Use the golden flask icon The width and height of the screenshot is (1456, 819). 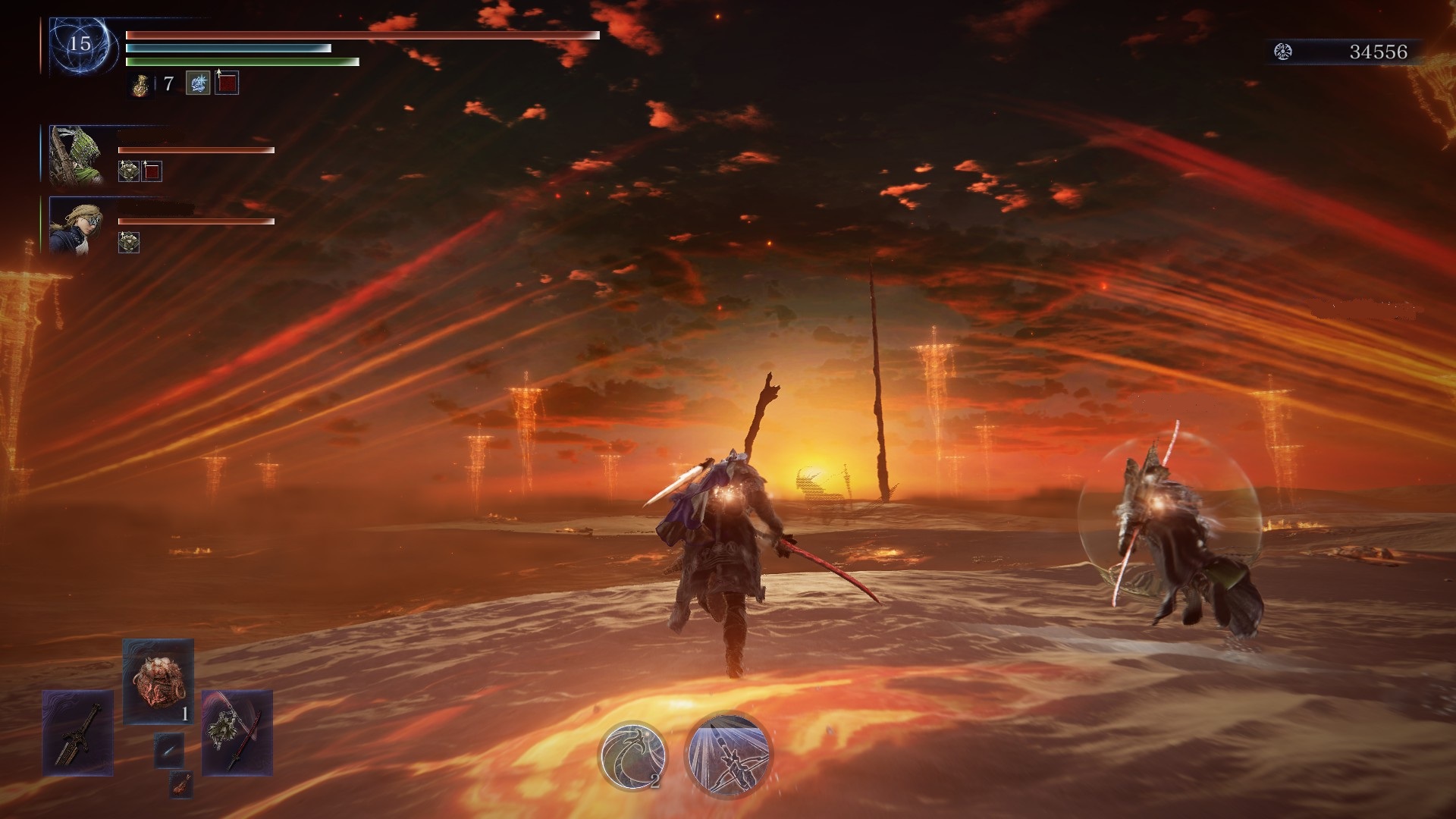[140, 85]
